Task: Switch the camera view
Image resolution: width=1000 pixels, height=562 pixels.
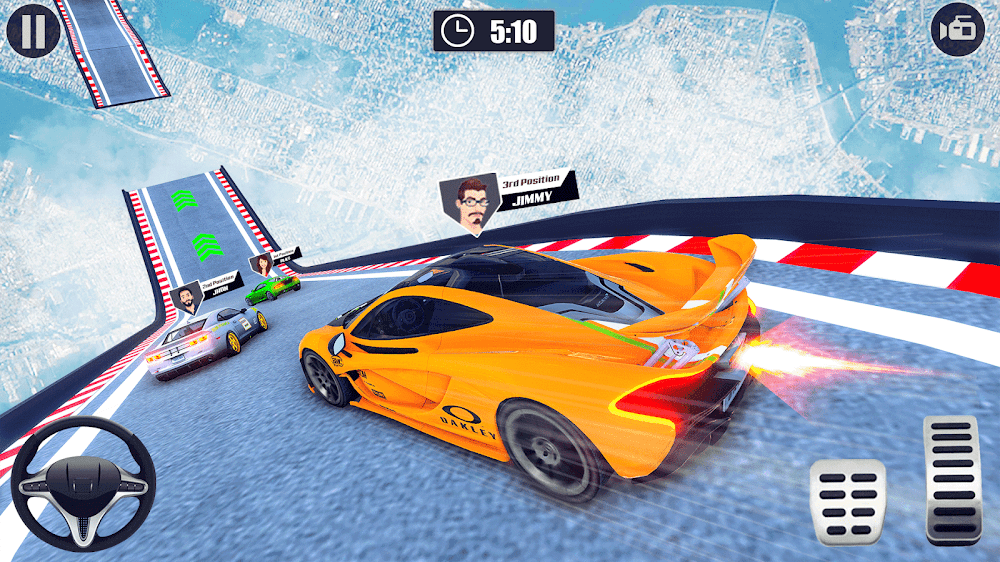Action: coord(957,29)
